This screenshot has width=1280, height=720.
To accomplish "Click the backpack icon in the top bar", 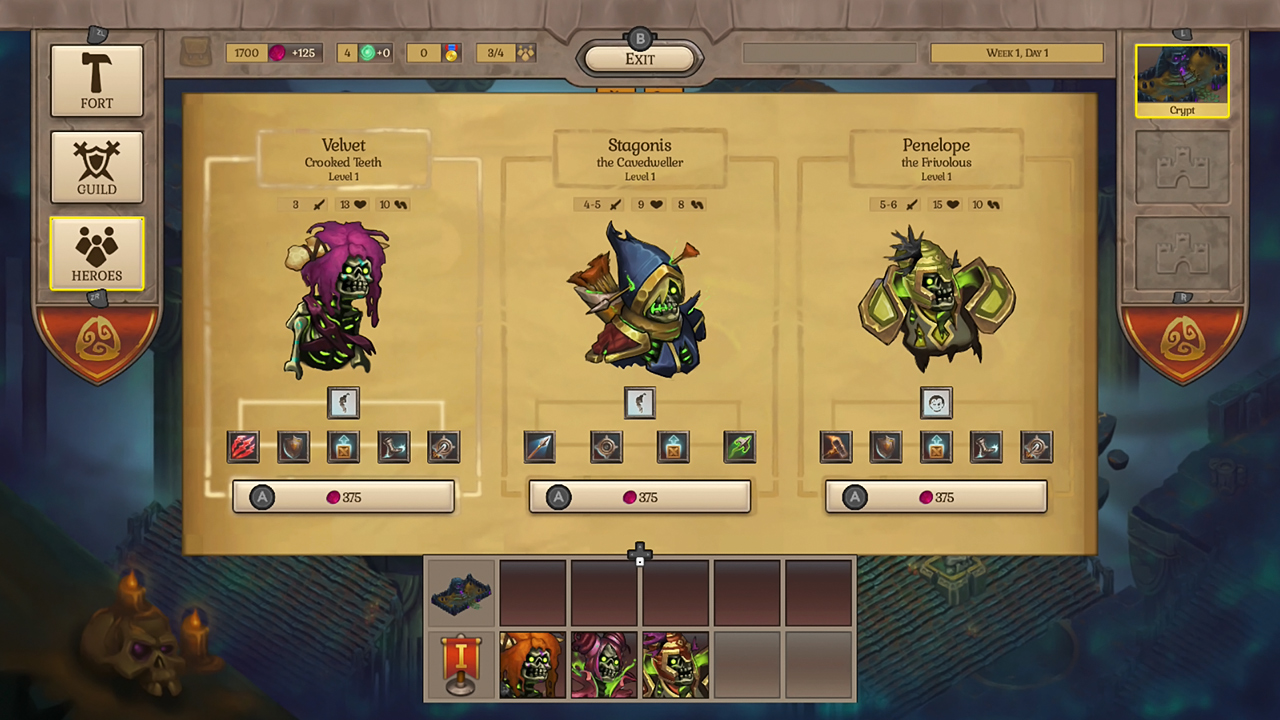I will pyautogui.click(x=196, y=52).
